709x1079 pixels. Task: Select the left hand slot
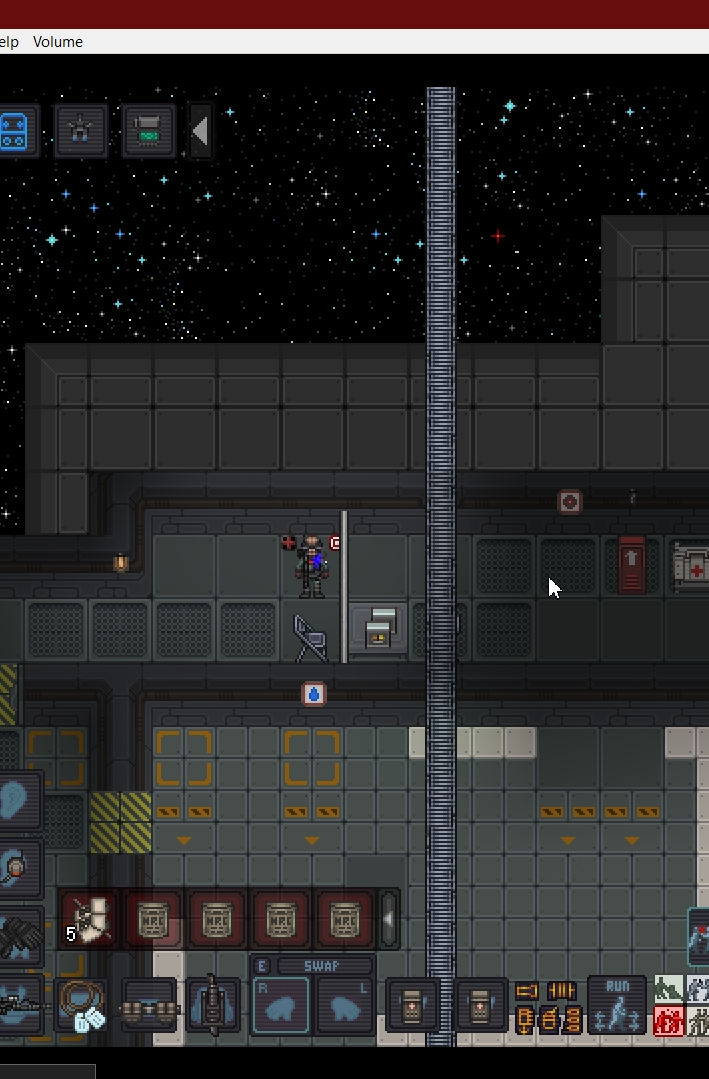[x=344, y=1005]
